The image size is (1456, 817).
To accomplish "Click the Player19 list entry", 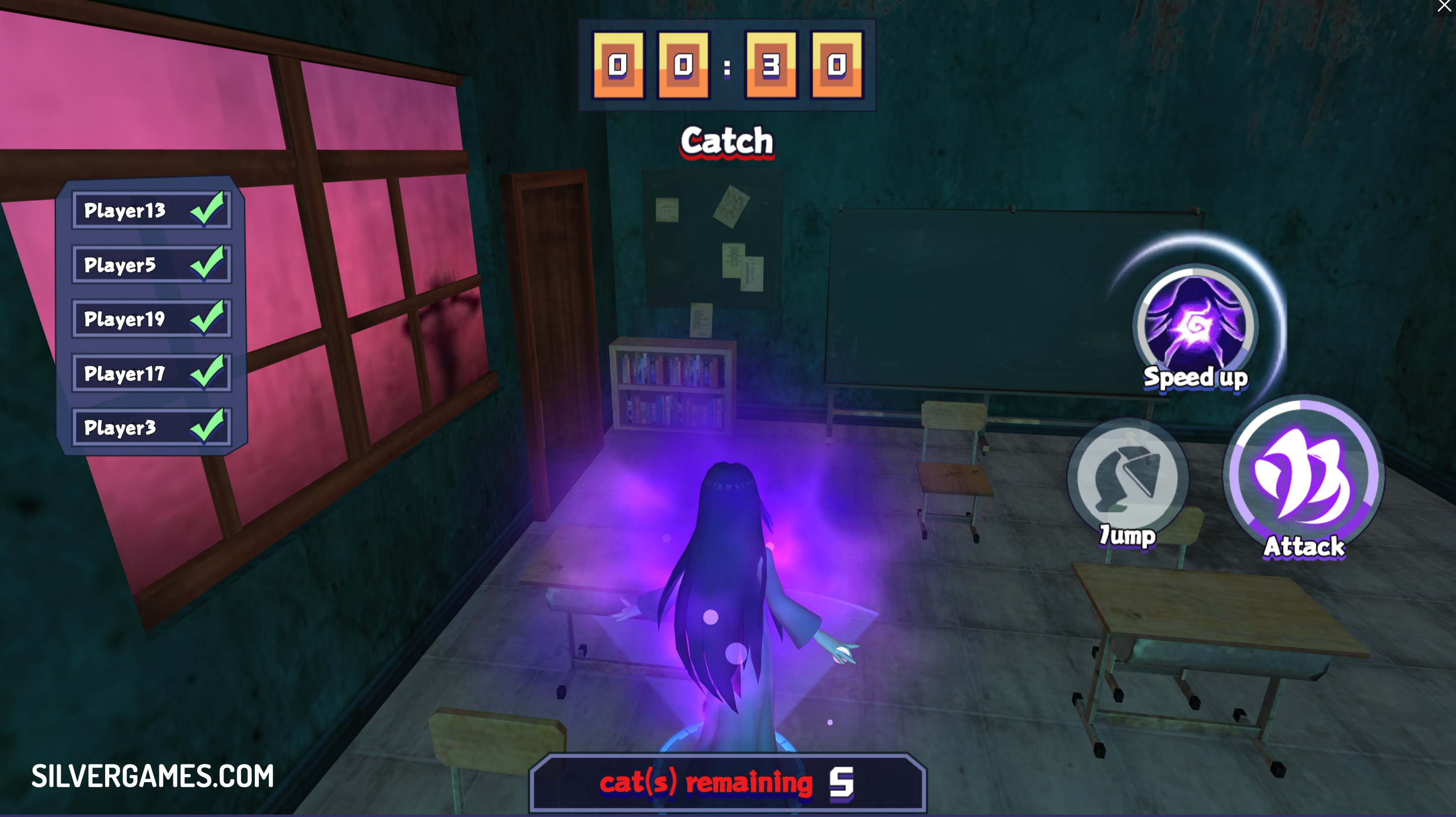I will point(152,319).
